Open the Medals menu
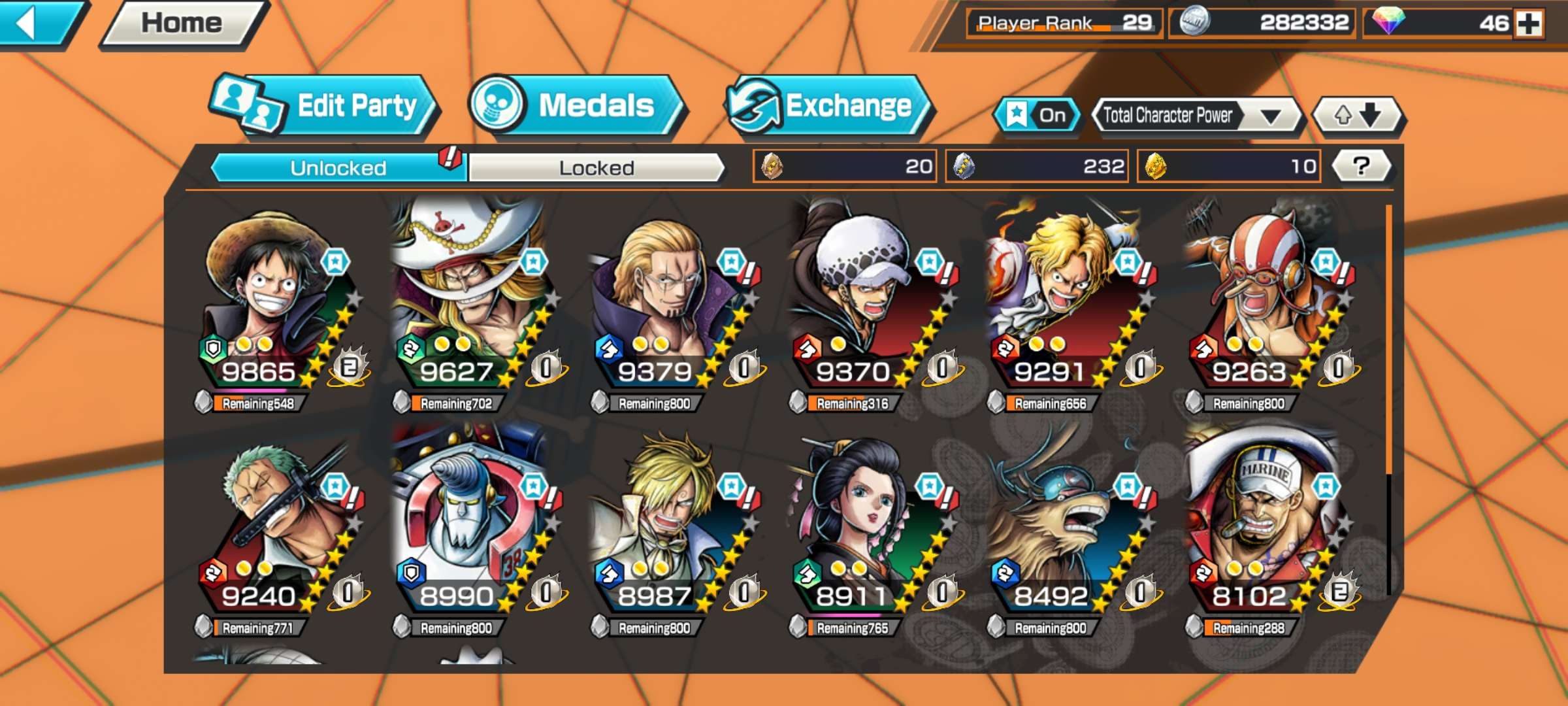1568x706 pixels. (575, 106)
